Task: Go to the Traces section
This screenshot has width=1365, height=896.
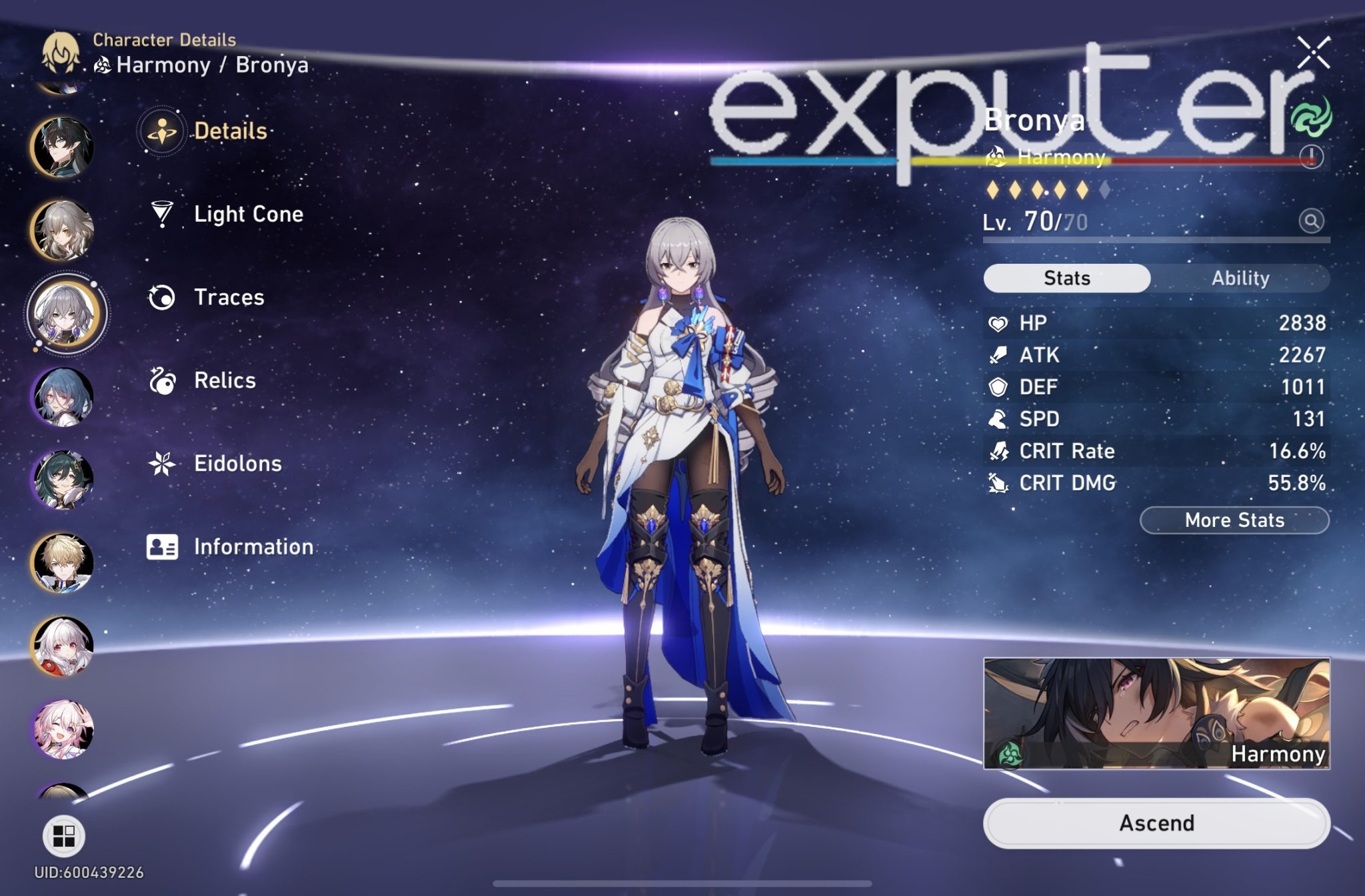Action: coord(229,298)
